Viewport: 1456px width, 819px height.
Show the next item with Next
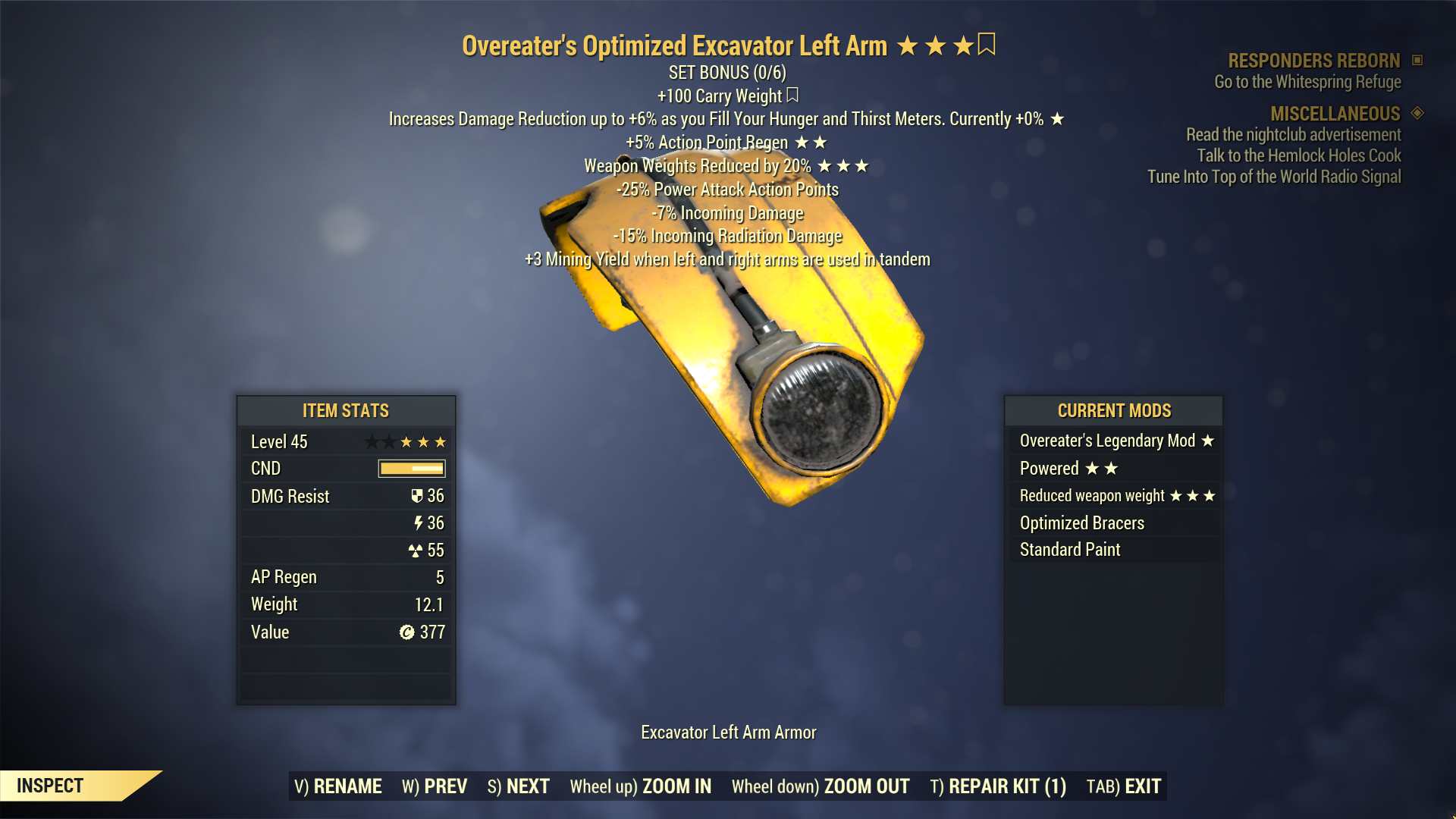click(x=519, y=786)
